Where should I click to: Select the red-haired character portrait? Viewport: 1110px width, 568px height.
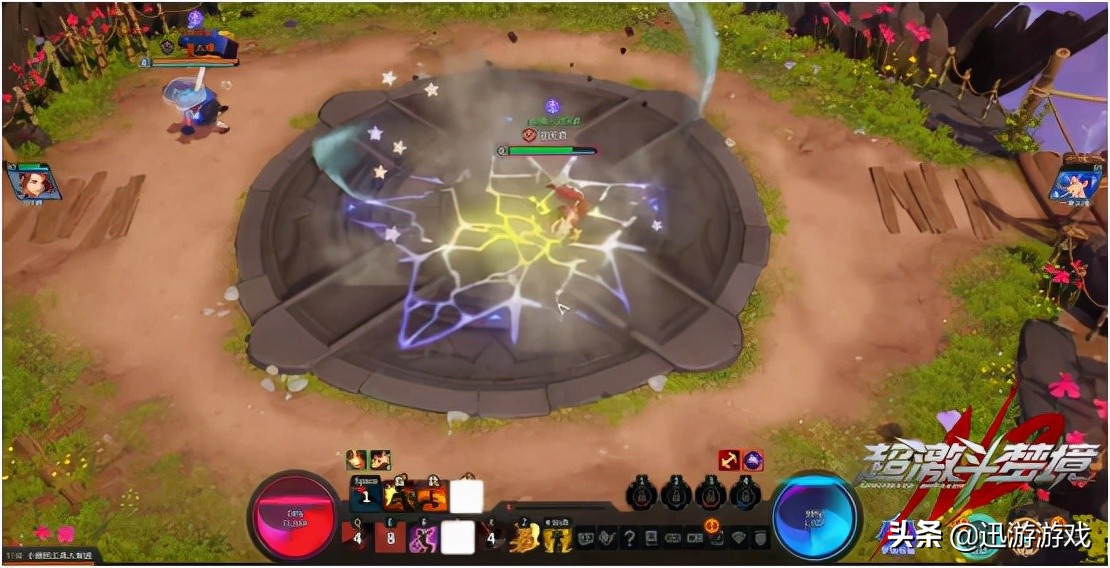point(32,182)
